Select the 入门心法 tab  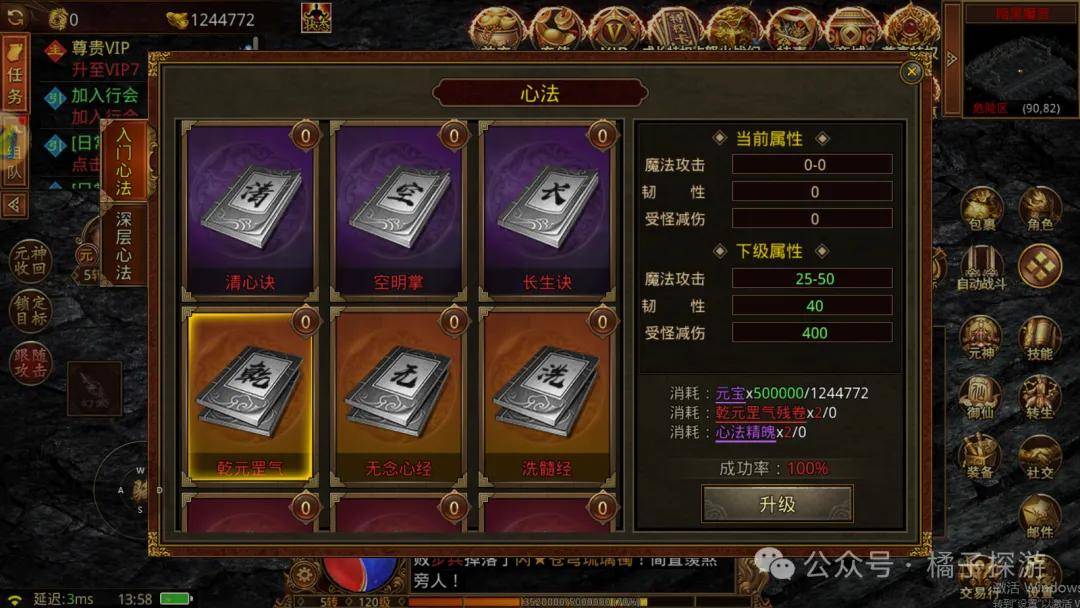pos(124,160)
